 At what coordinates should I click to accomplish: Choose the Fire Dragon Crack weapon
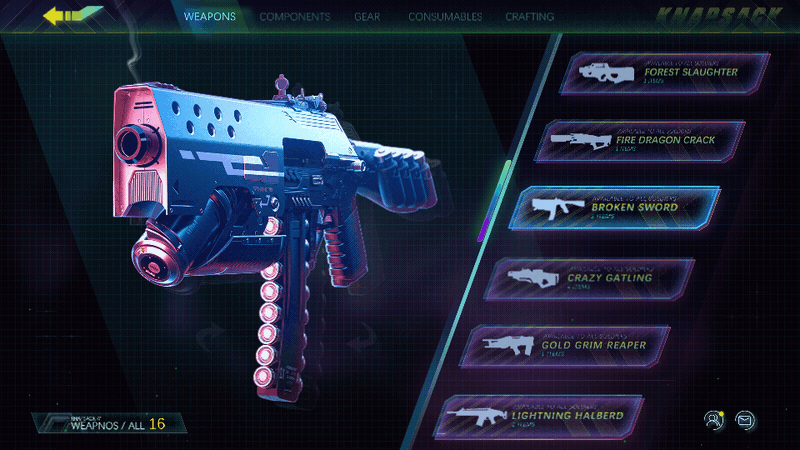tap(641, 141)
